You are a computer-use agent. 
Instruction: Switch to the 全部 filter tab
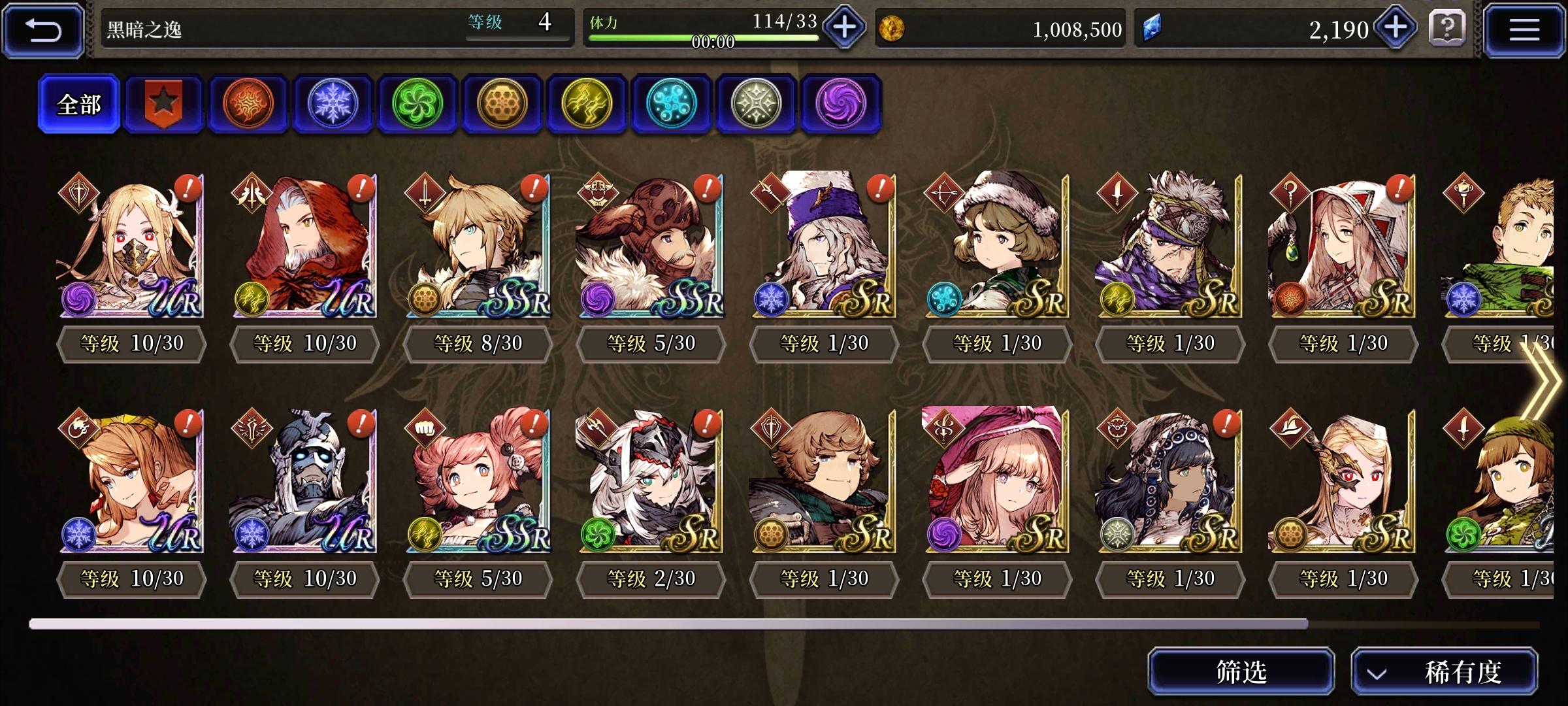pos(78,103)
